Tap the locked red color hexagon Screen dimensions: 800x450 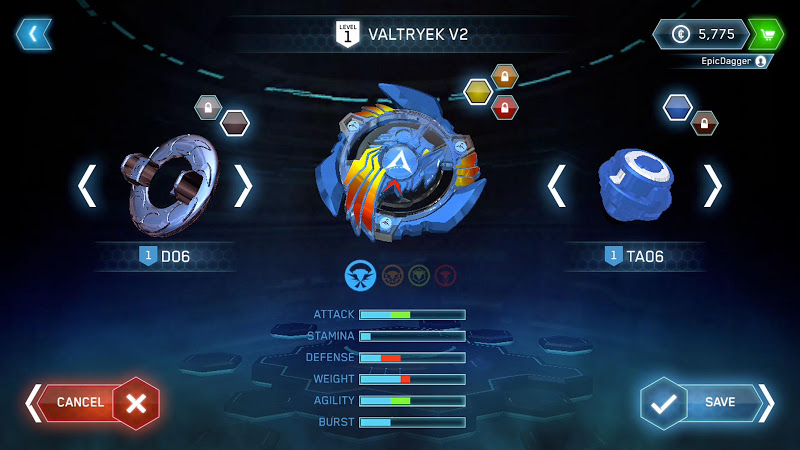click(x=505, y=107)
